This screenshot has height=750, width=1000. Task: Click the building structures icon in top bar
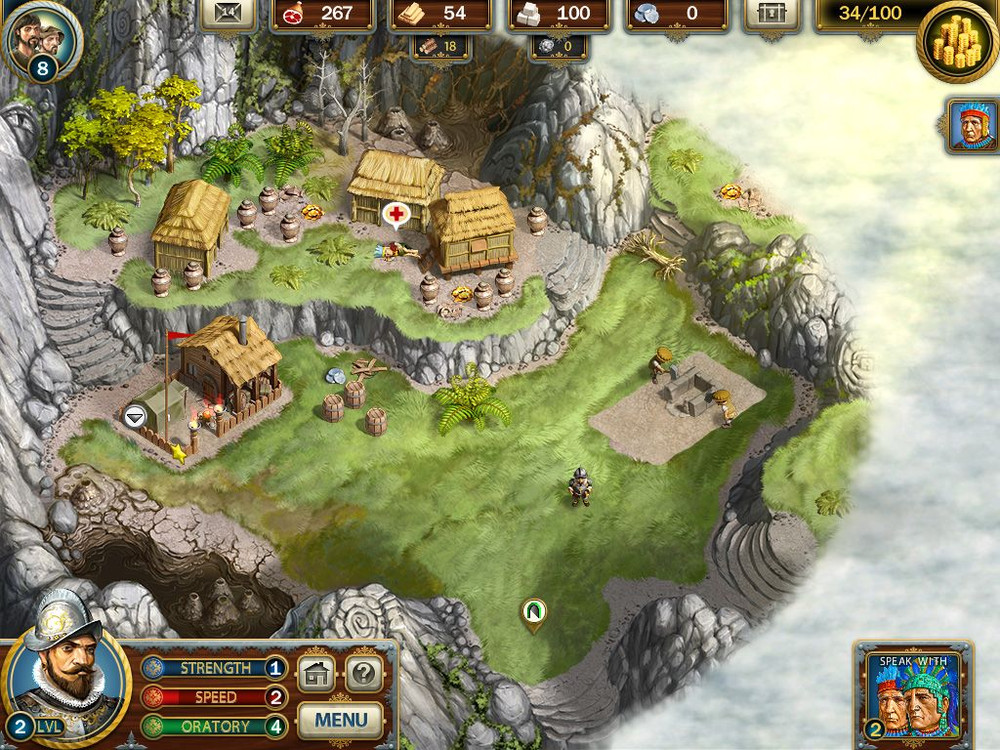771,13
